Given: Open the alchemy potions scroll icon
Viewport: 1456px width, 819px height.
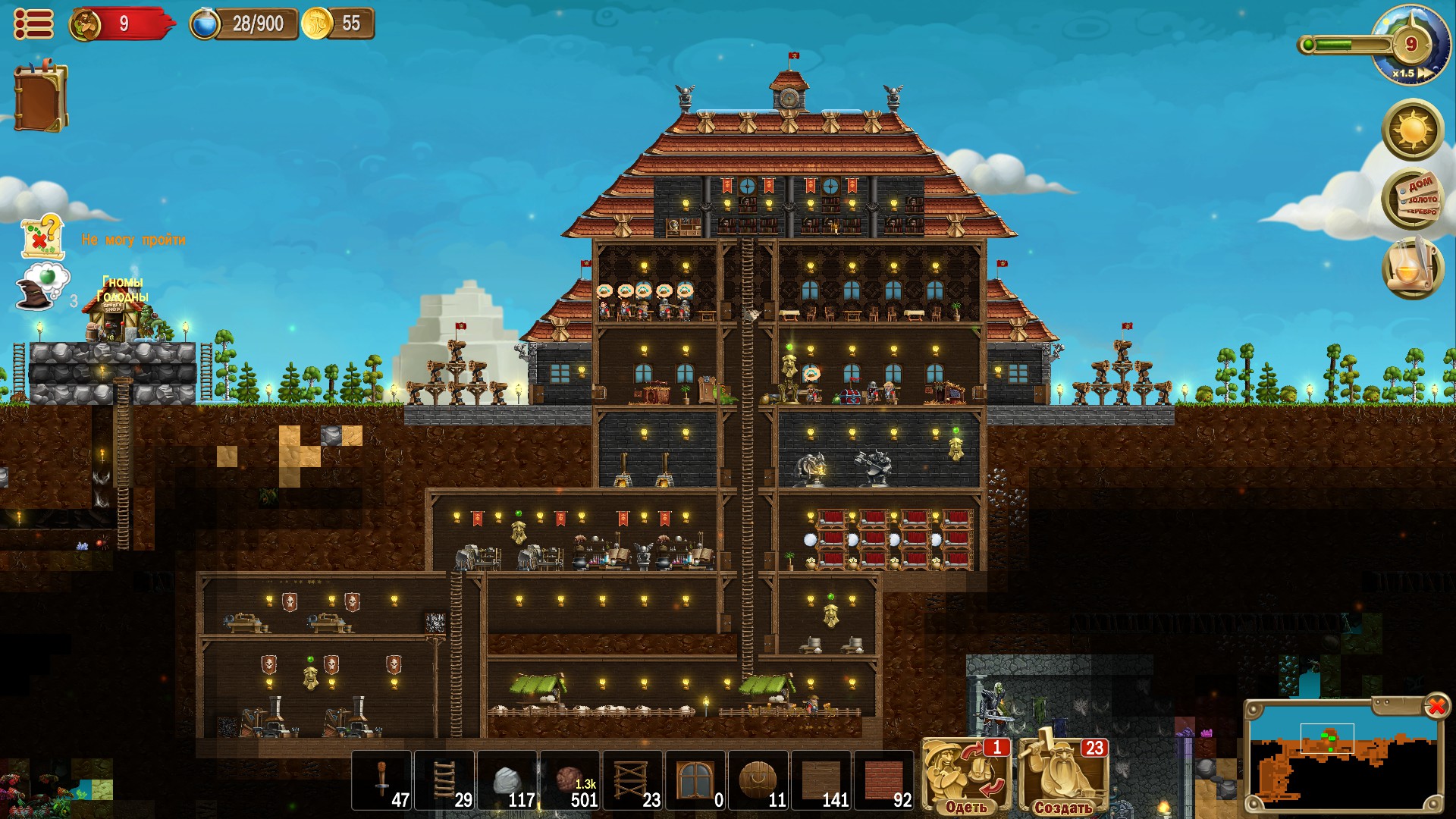Looking at the screenshot, I should pyautogui.click(x=1413, y=267).
